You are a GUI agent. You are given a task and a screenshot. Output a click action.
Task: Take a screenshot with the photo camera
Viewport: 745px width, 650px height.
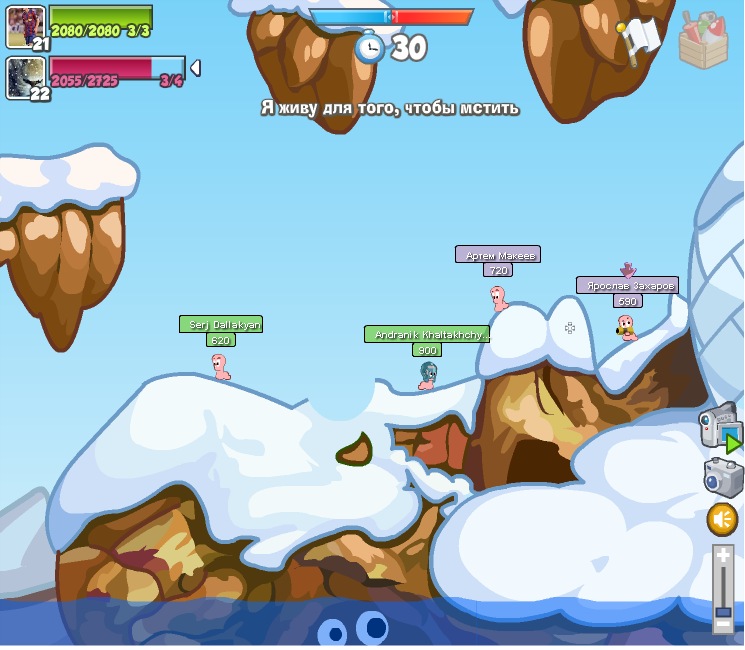coord(722,477)
